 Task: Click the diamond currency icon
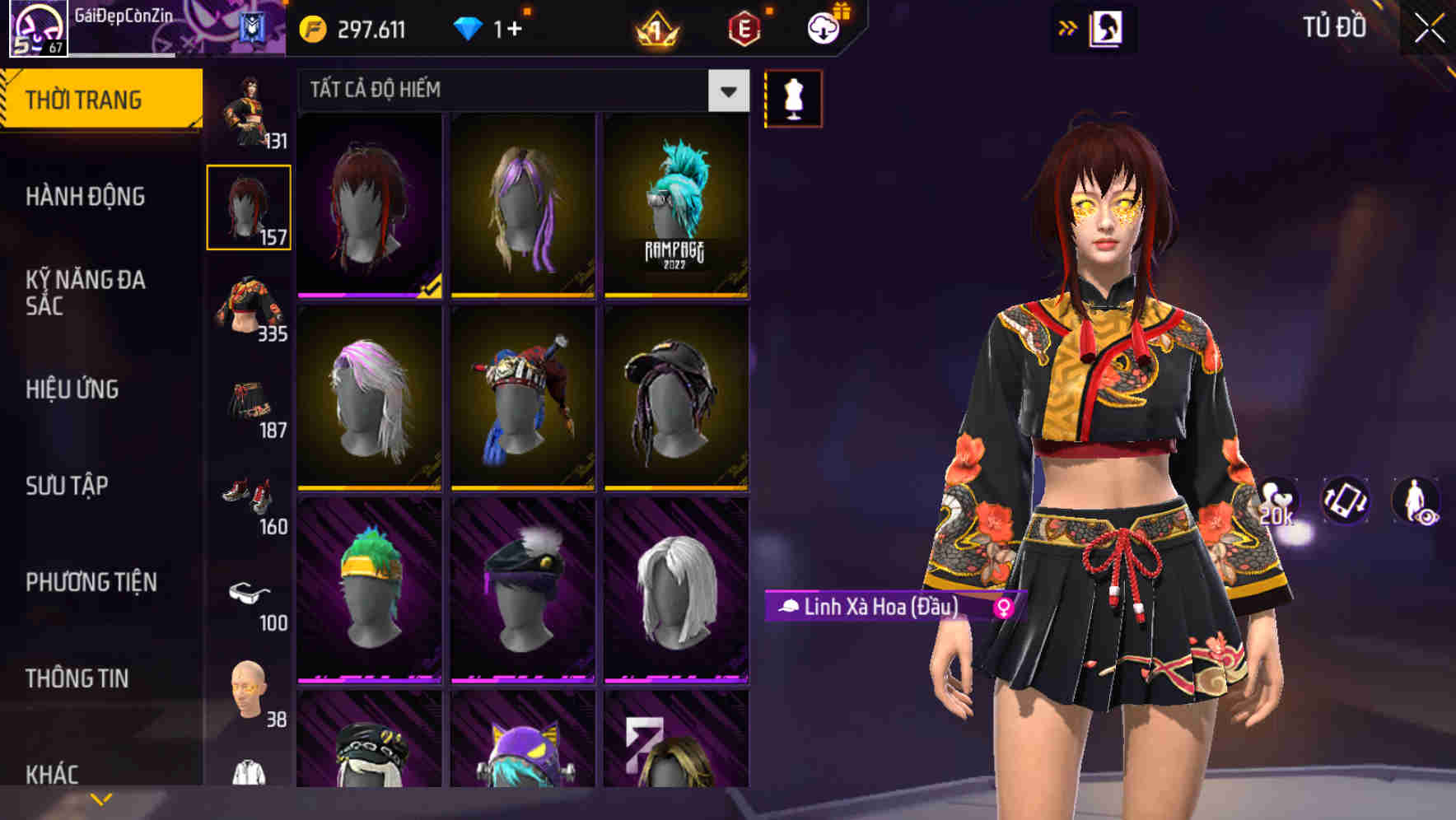[468, 27]
